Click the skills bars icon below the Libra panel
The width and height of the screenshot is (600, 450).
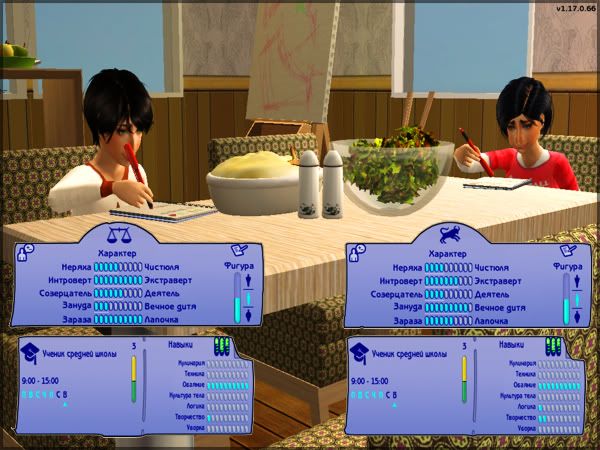pyautogui.click(x=222, y=347)
